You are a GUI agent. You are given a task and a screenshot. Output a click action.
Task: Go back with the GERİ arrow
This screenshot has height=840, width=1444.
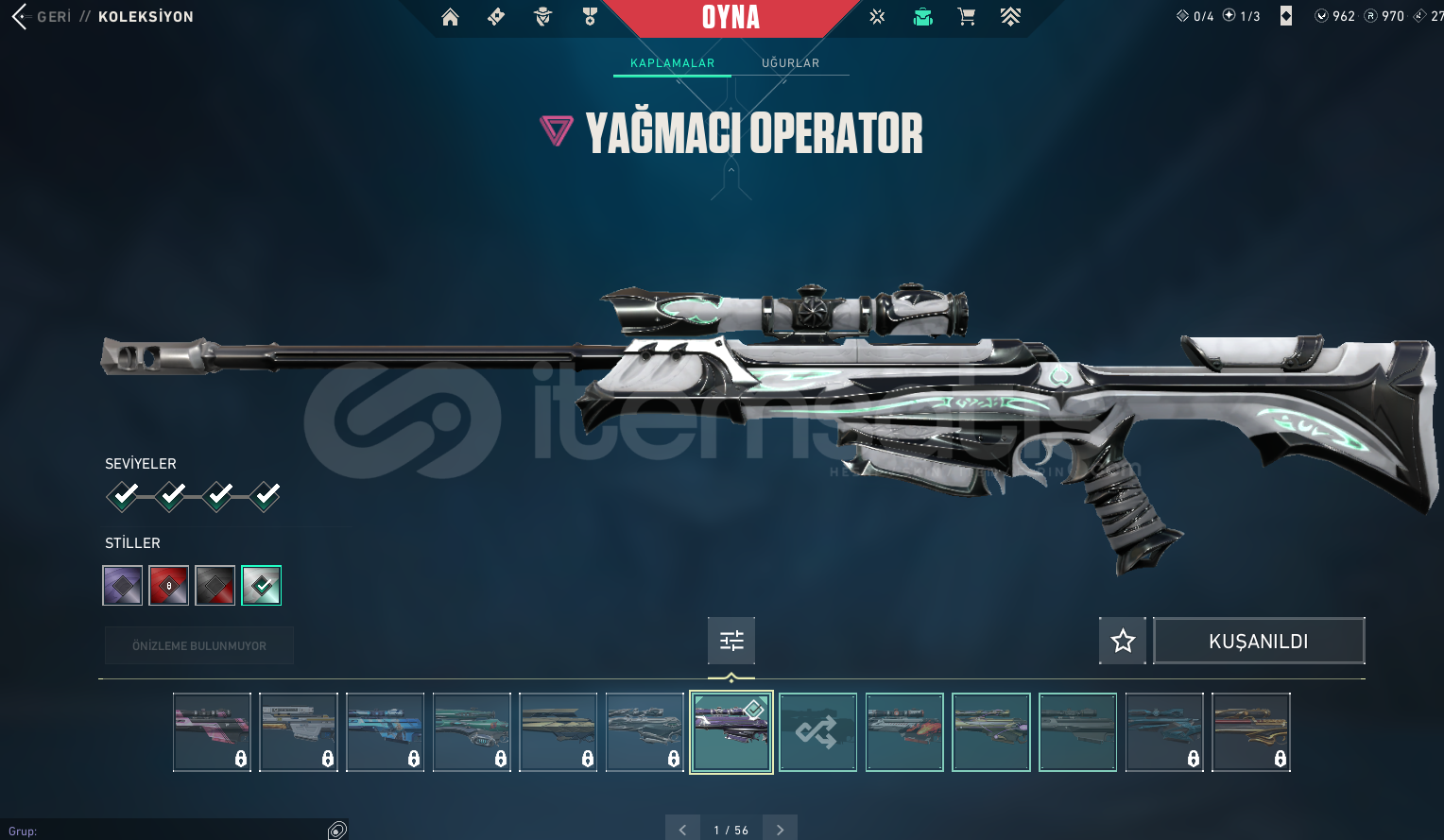(x=21, y=16)
